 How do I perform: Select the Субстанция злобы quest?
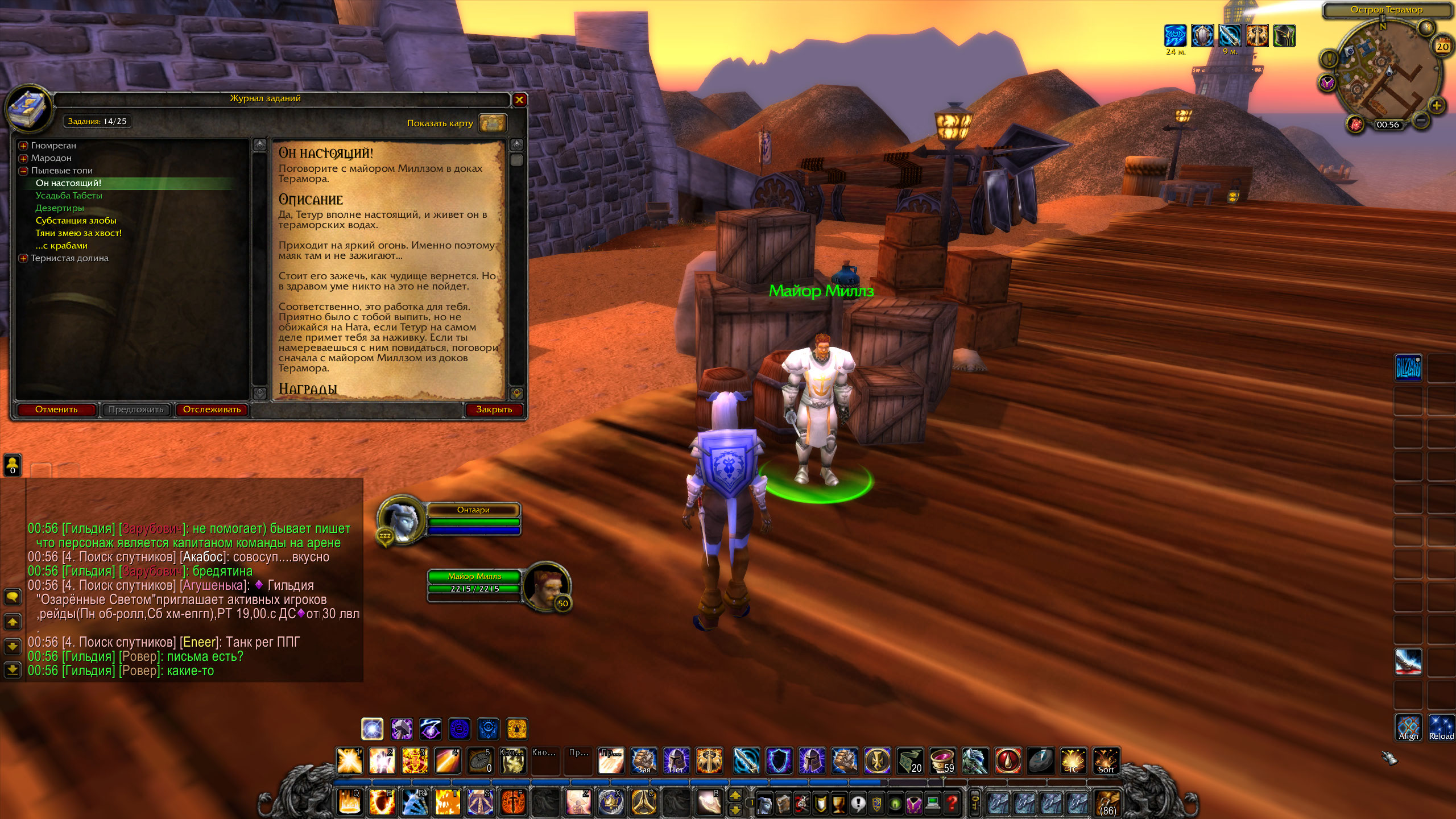coord(76,221)
